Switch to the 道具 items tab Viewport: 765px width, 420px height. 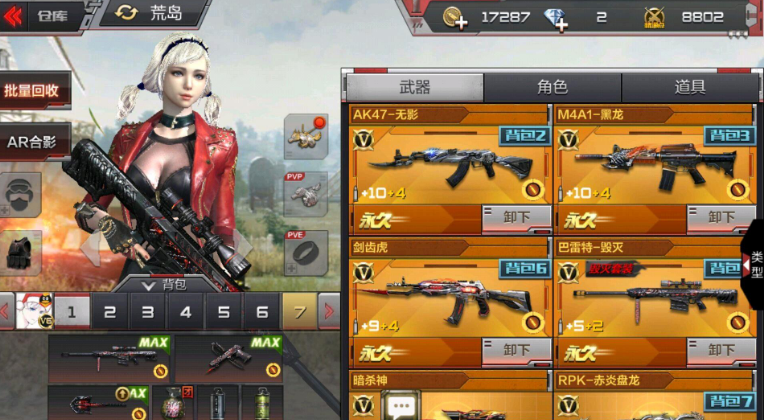click(690, 87)
